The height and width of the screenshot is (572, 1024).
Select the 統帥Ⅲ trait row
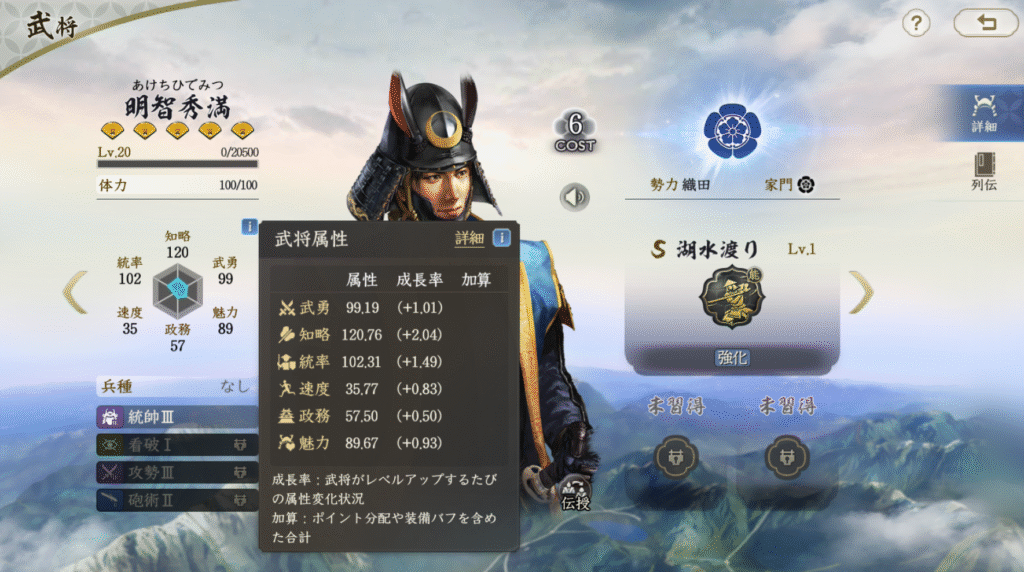point(177,416)
